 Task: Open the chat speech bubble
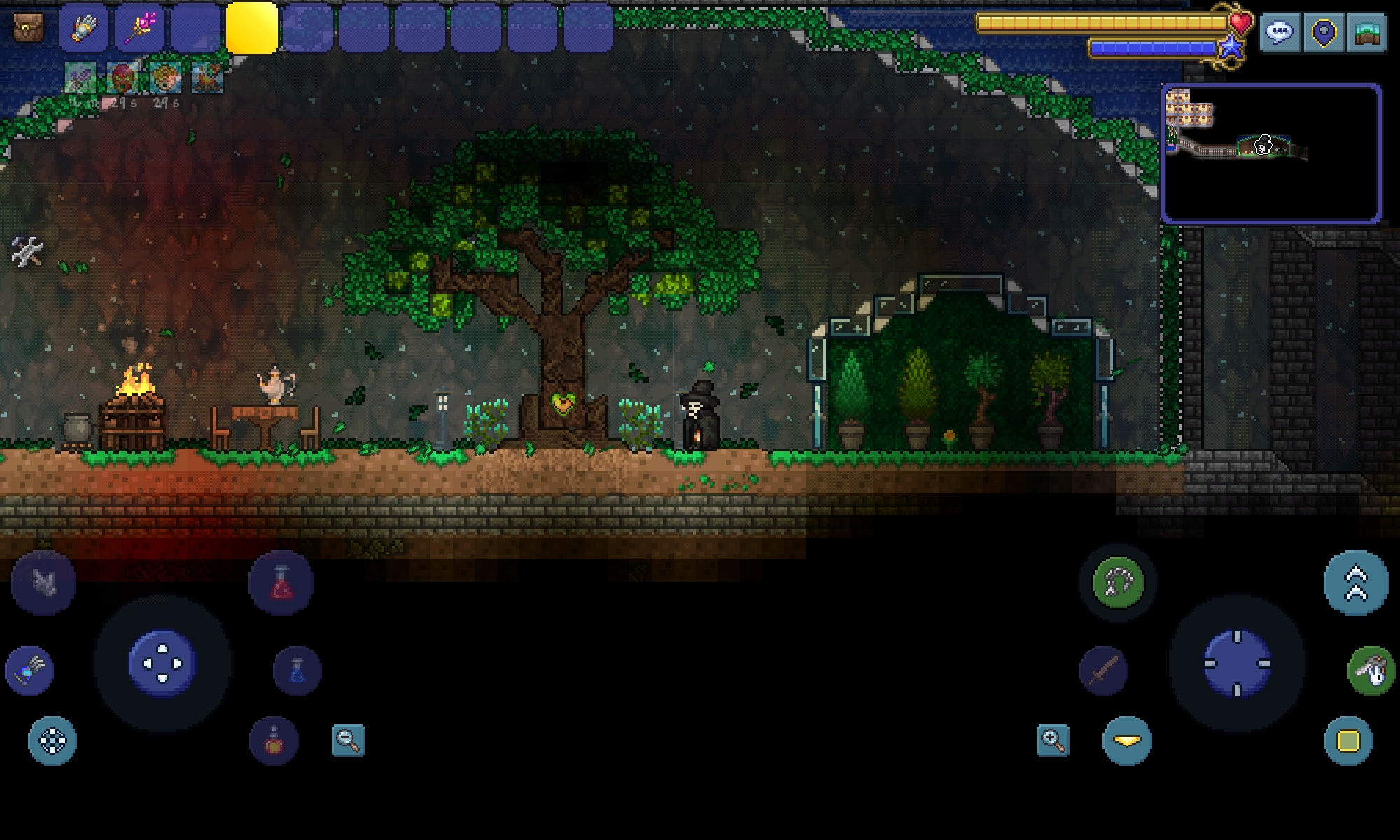click(1280, 32)
